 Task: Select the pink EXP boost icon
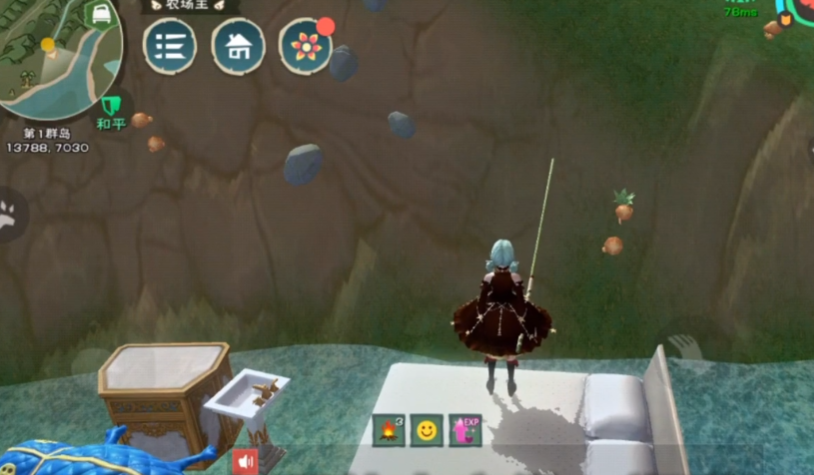465,430
